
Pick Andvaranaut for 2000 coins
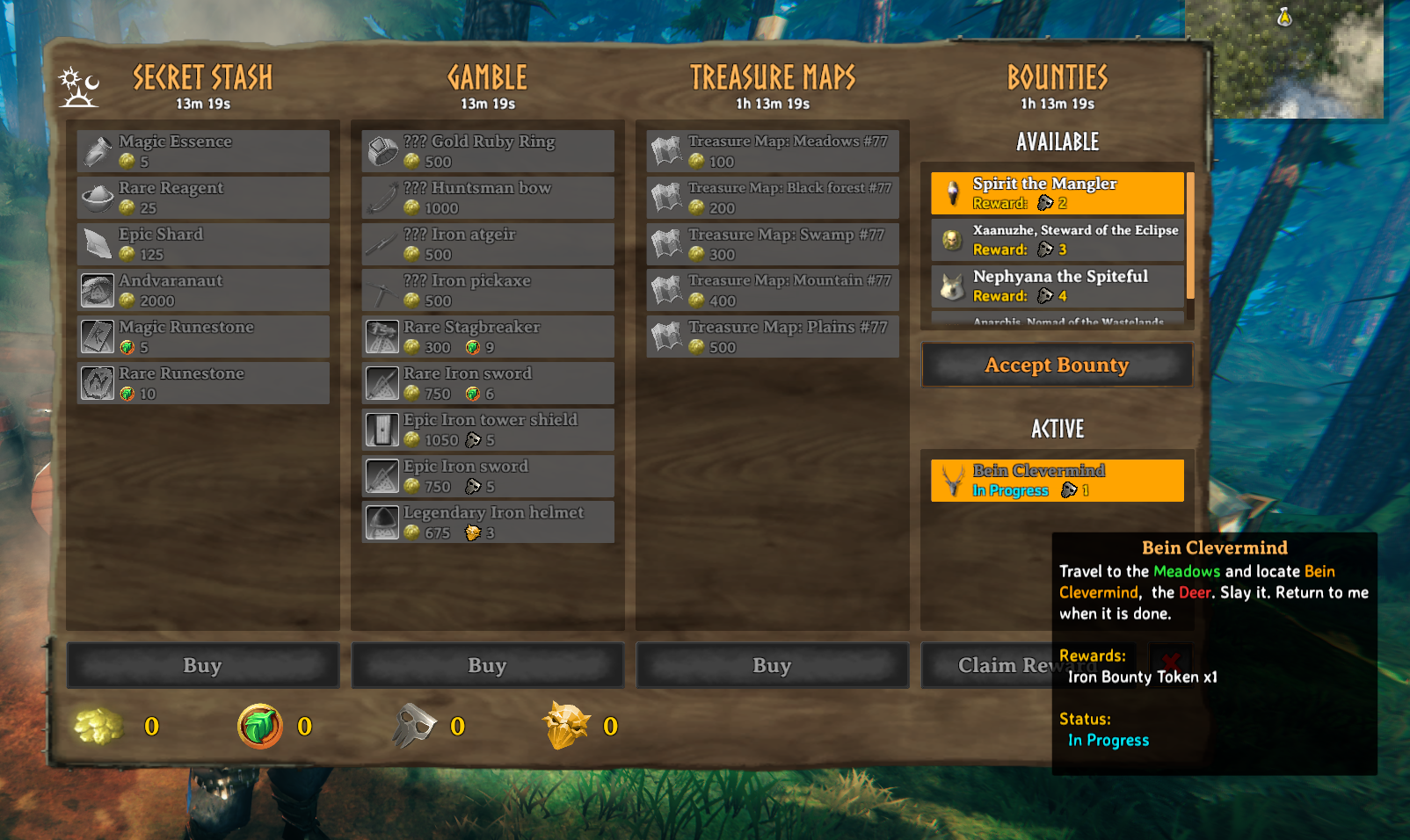pos(203,291)
